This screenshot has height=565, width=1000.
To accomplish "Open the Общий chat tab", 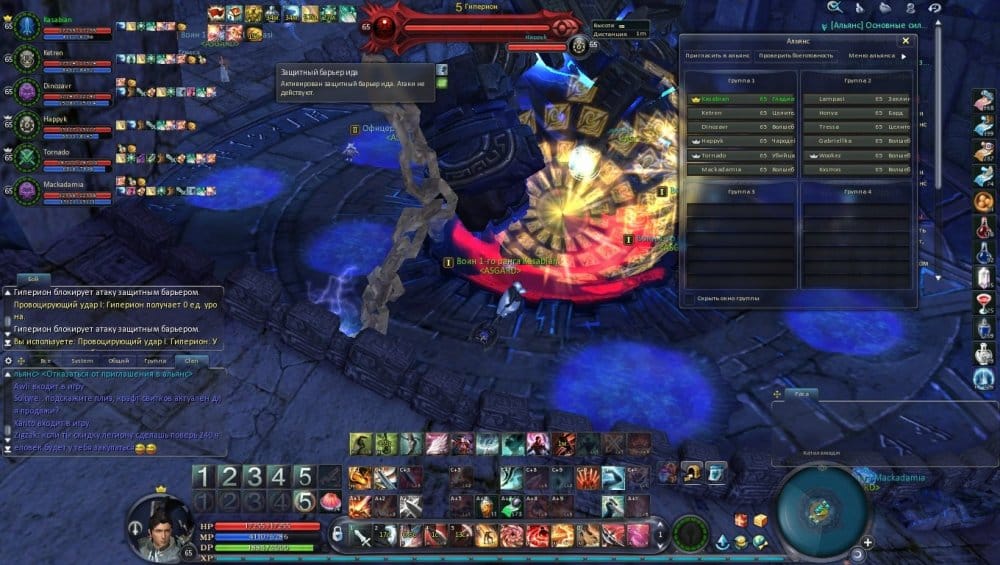I will [x=118, y=360].
